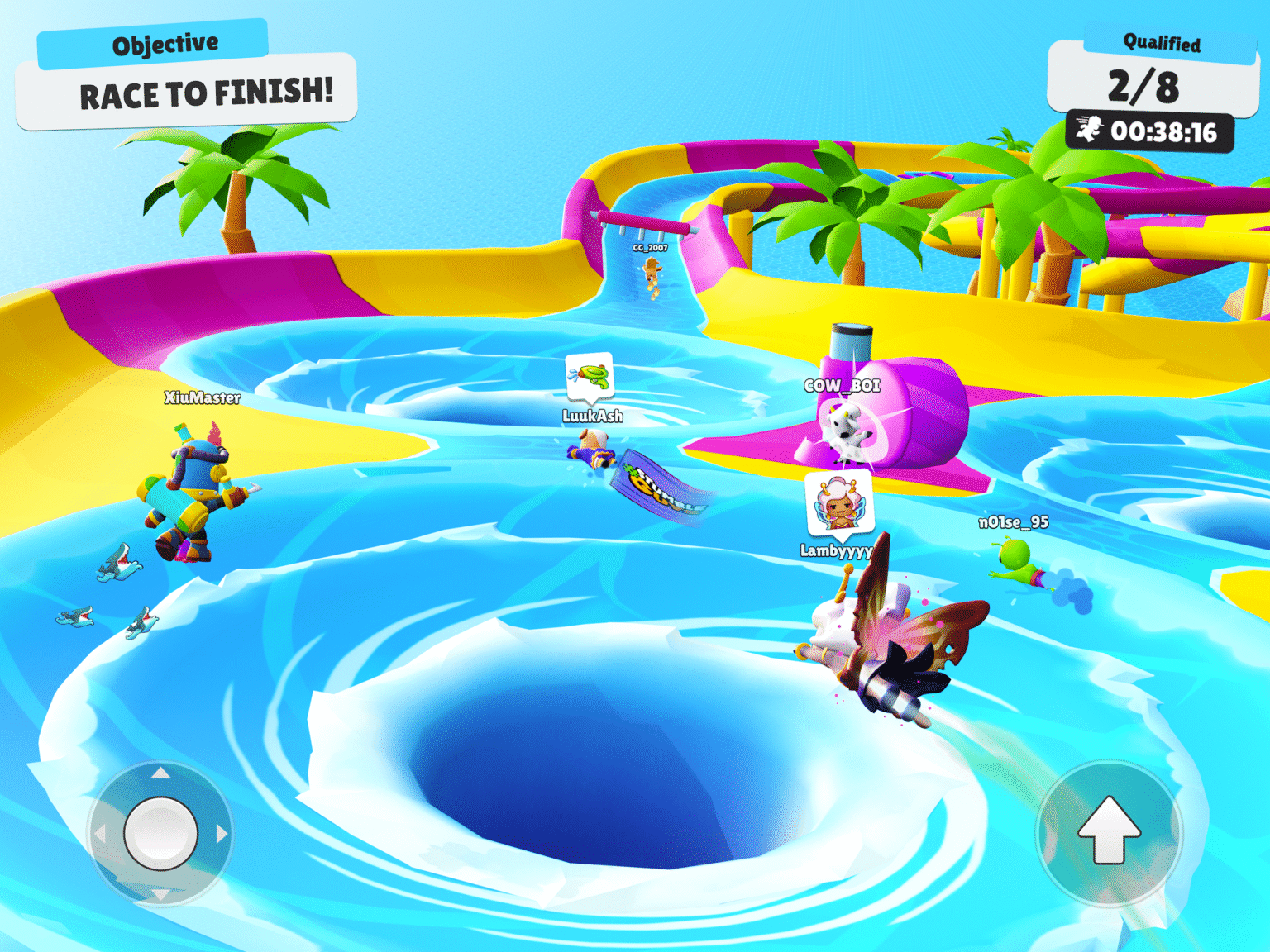Select GG_2007 on the distant water slide
1270x952 pixels.
point(652,277)
